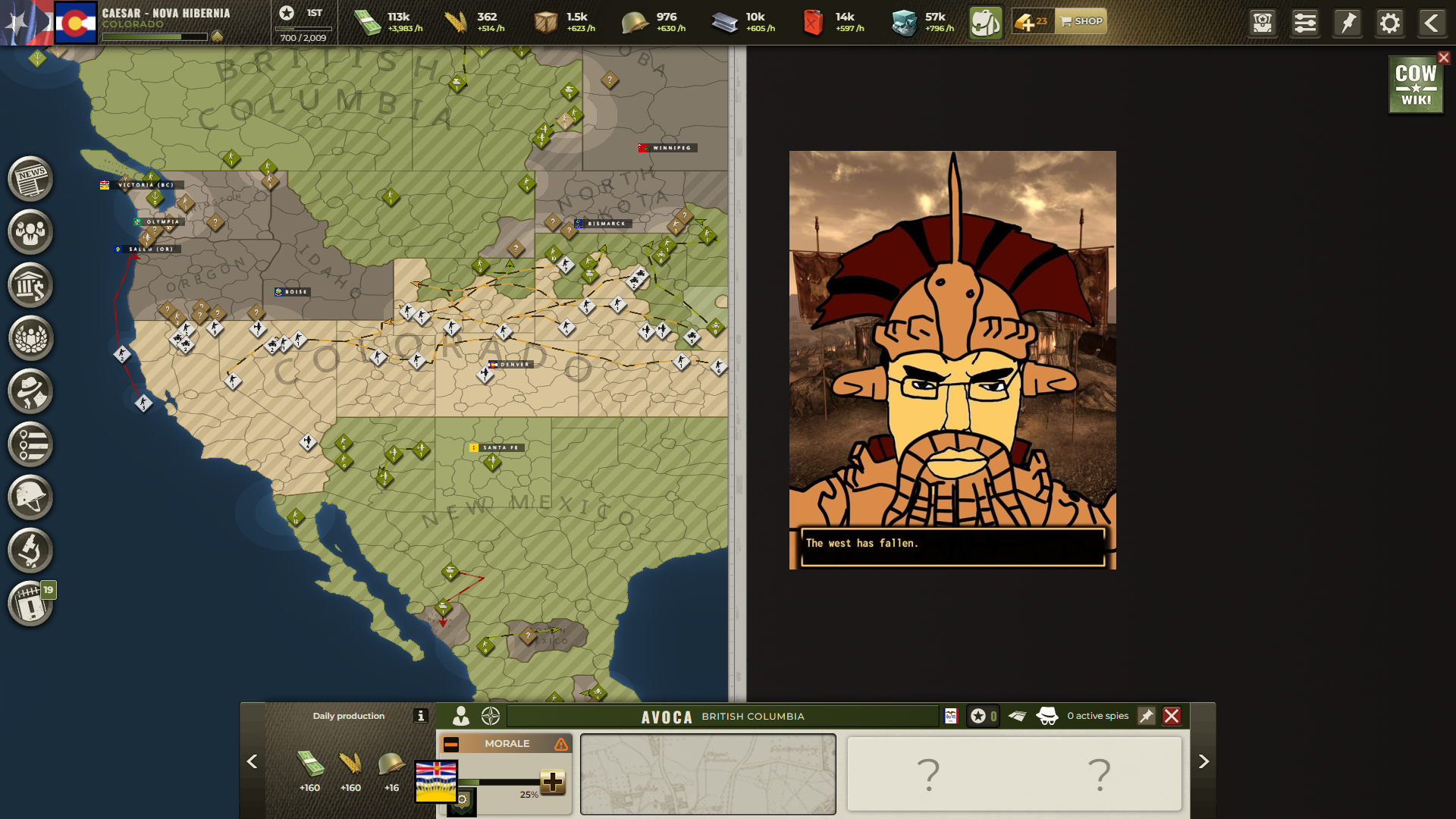Open the coalition laurel wreath menu
1456x819 pixels.
click(30, 338)
